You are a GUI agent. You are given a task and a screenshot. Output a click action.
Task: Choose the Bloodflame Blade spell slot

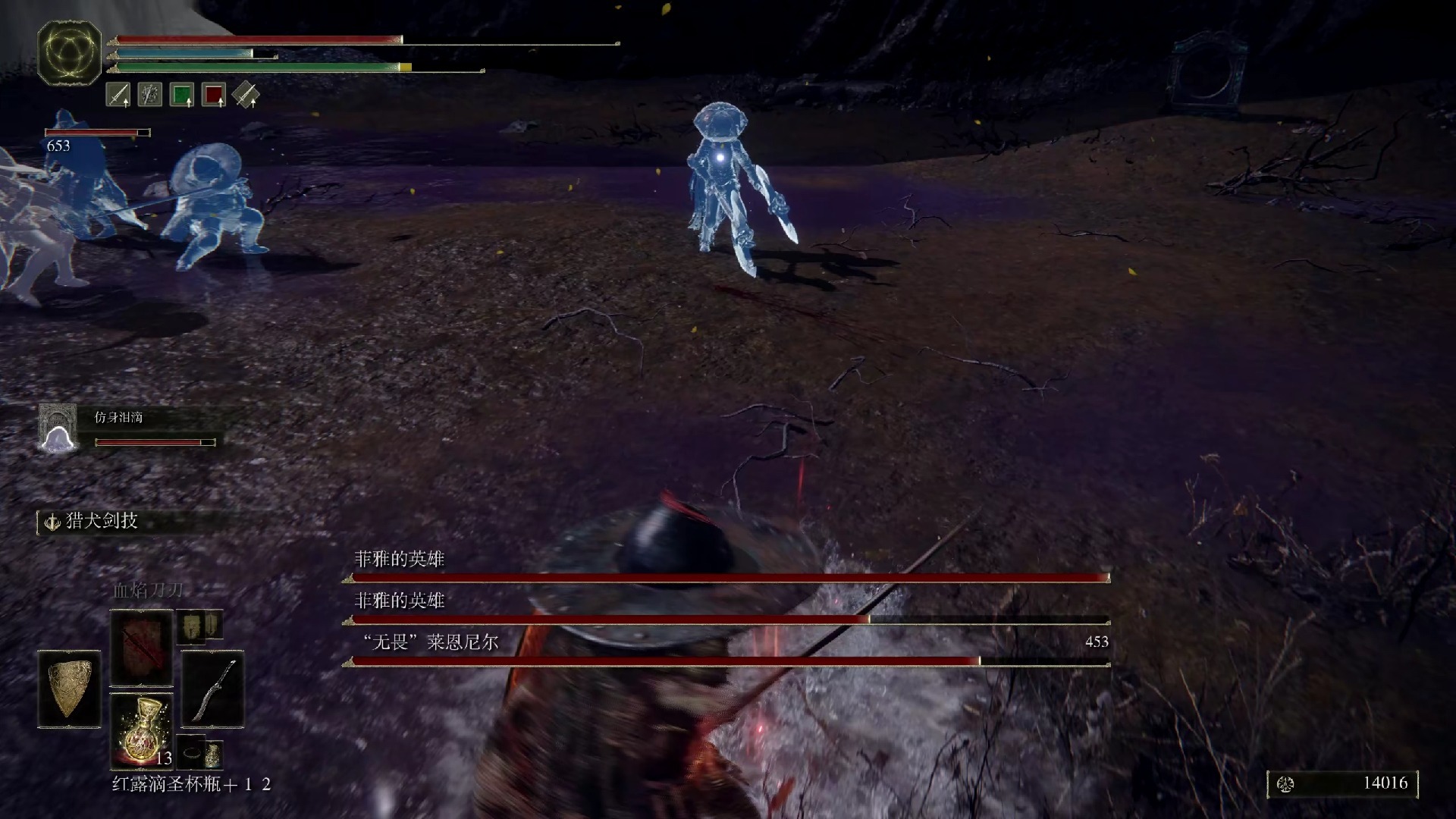[142, 648]
